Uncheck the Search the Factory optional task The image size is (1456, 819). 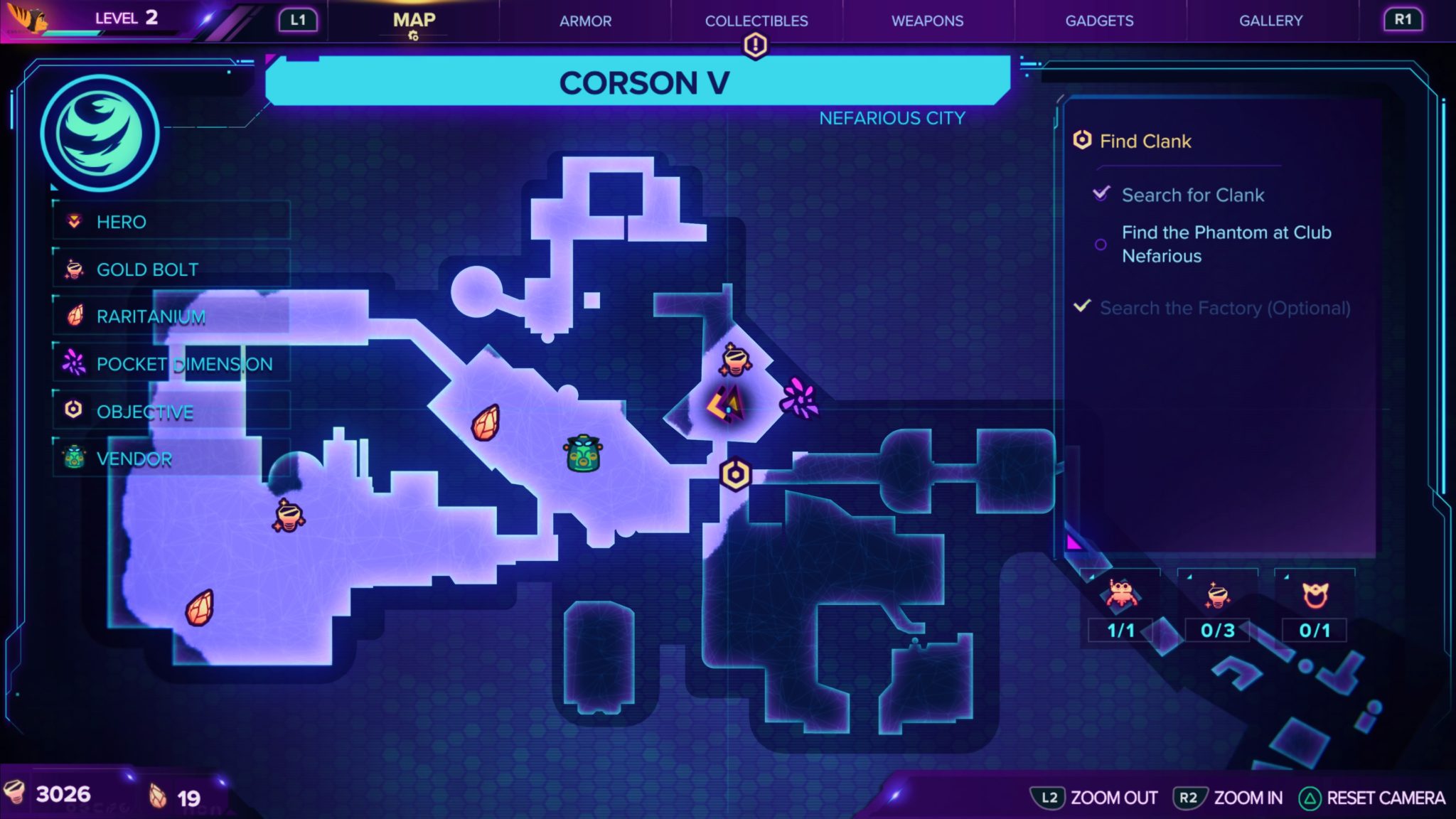[x=1081, y=306]
